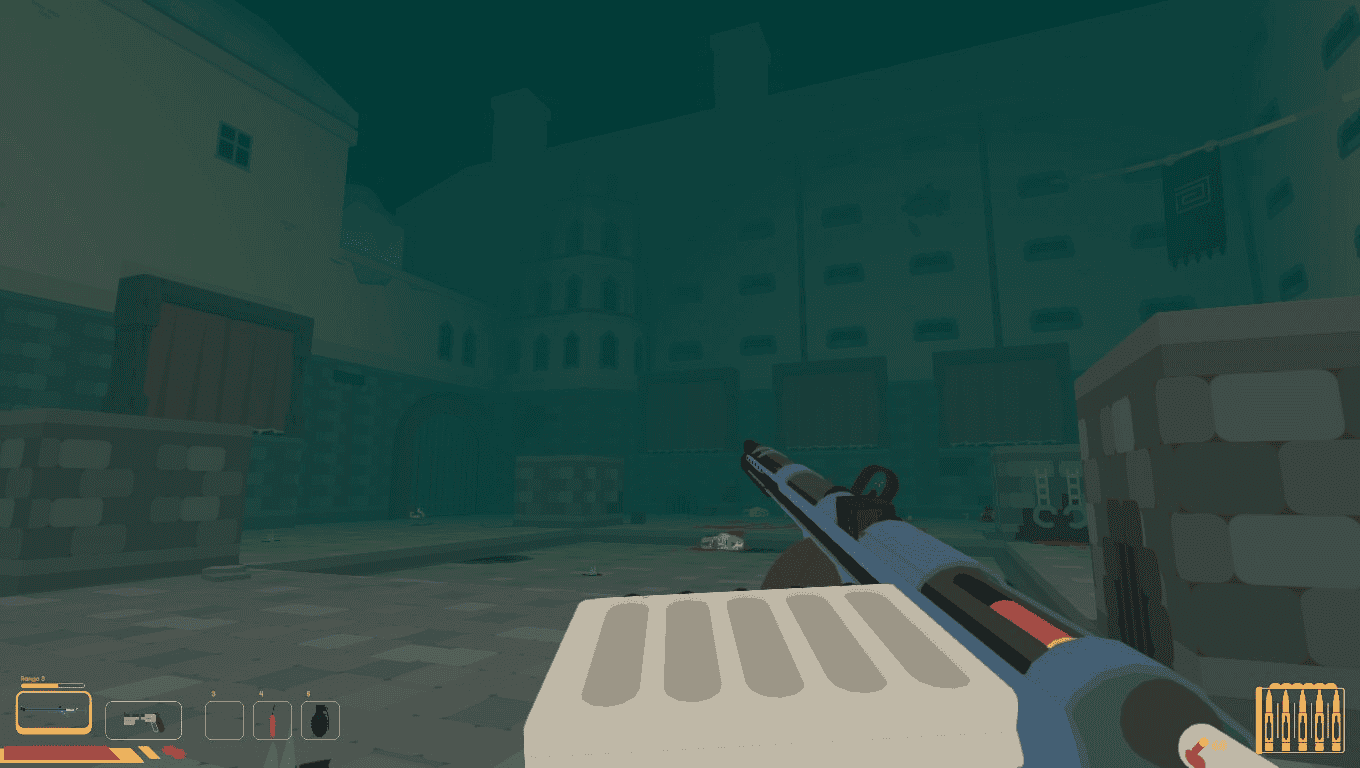Click the empty weapon slot 3
The image size is (1360, 768).
tap(224, 720)
